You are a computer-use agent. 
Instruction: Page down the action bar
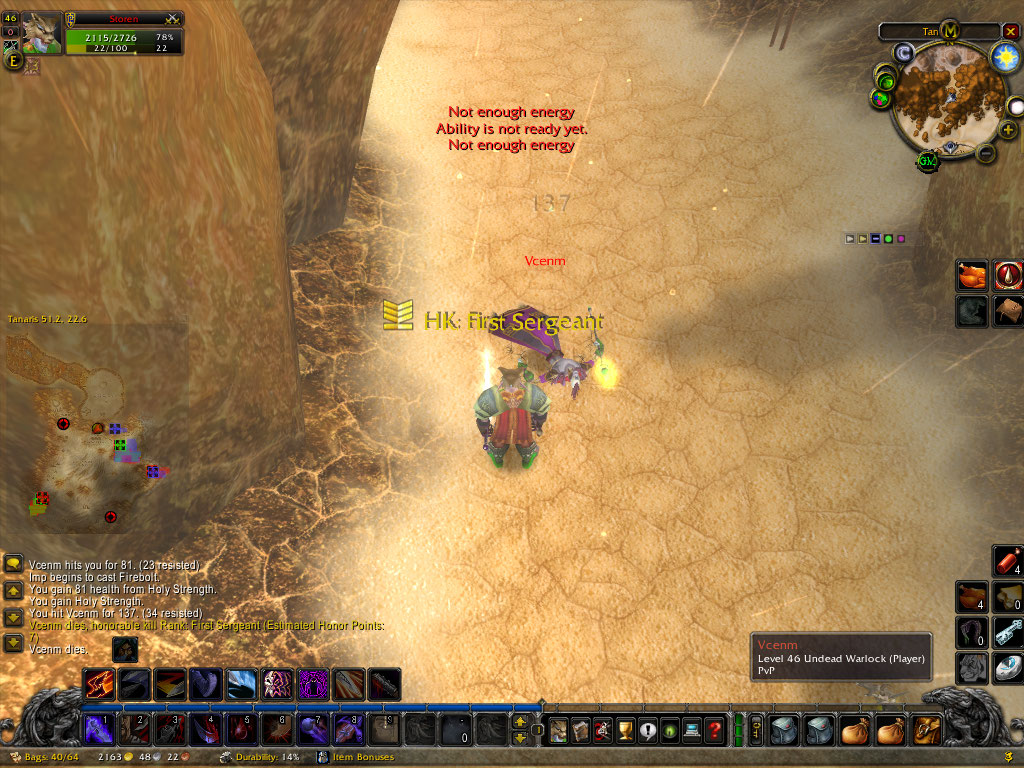(520, 738)
